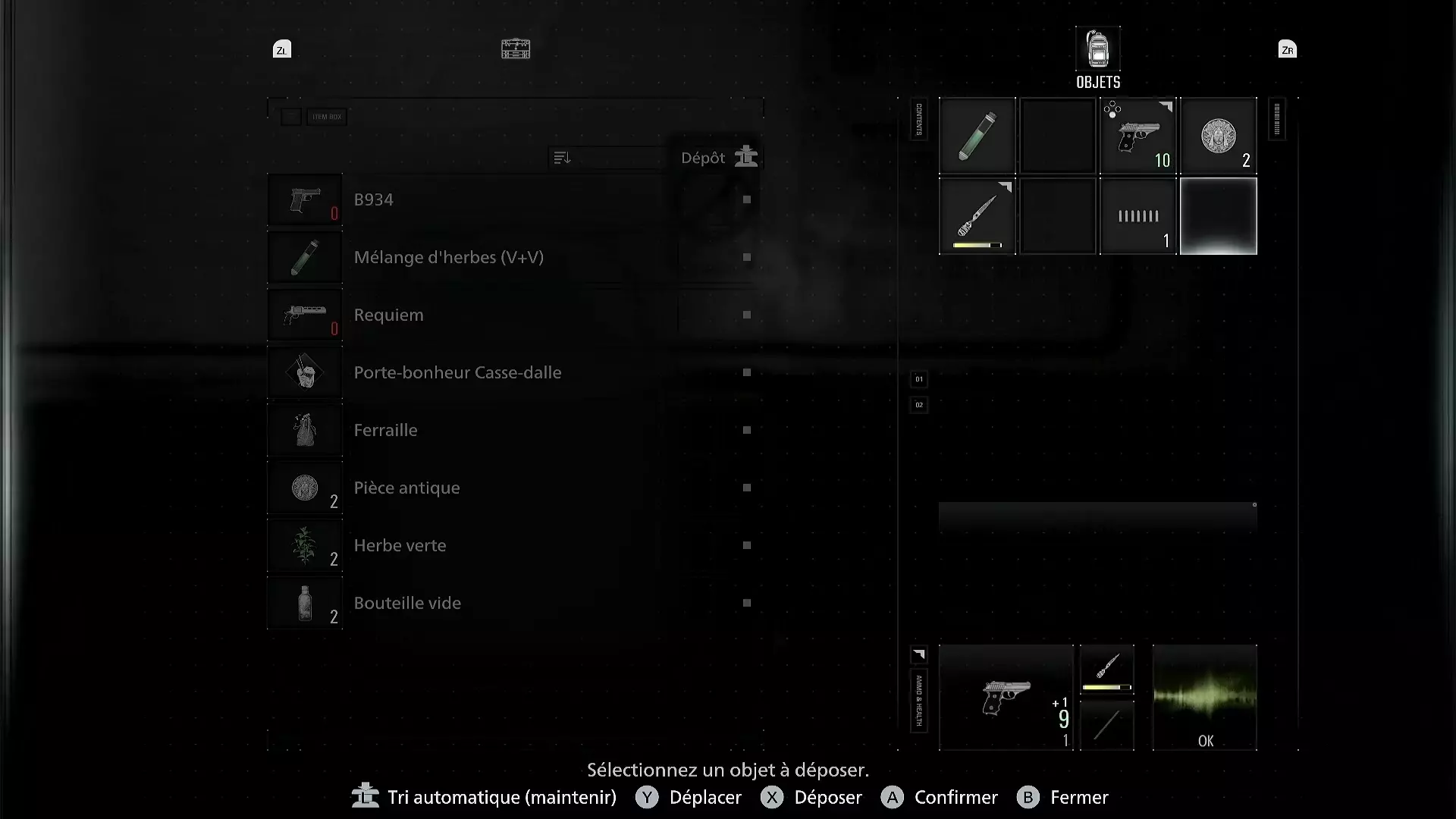Select the knife inventory slot
This screenshot has height=819, width=1456.
tap(977, 217)
